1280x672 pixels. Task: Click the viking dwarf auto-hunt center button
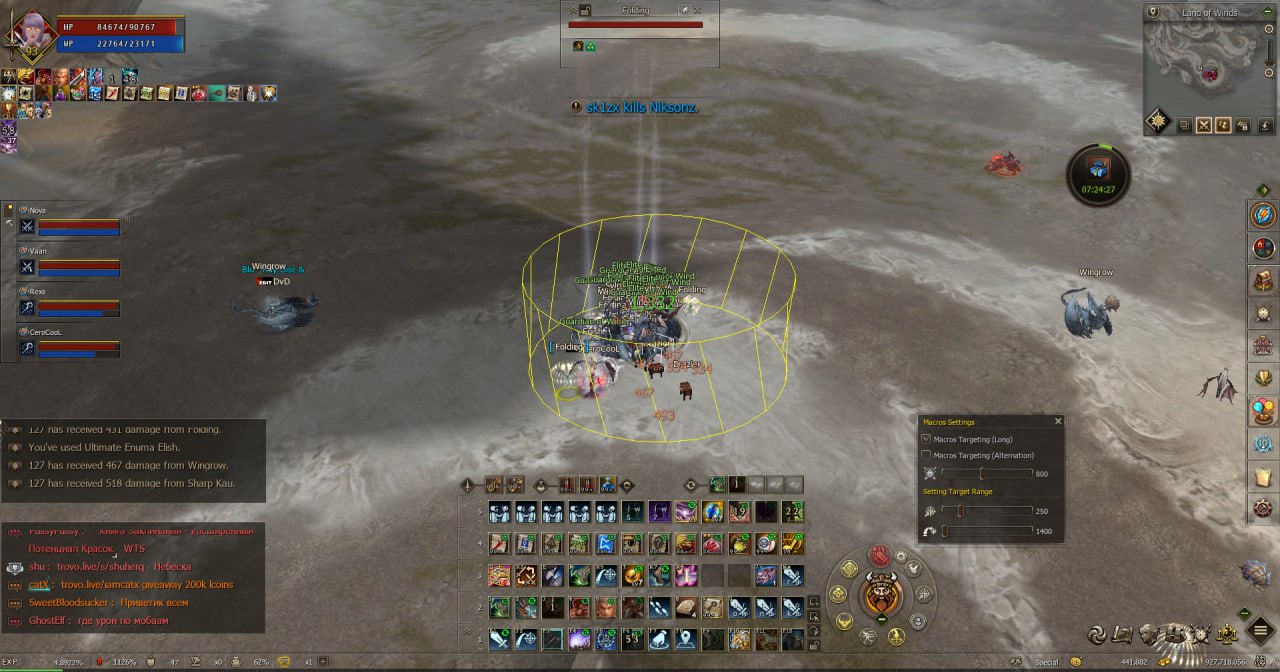pos(881,594)
